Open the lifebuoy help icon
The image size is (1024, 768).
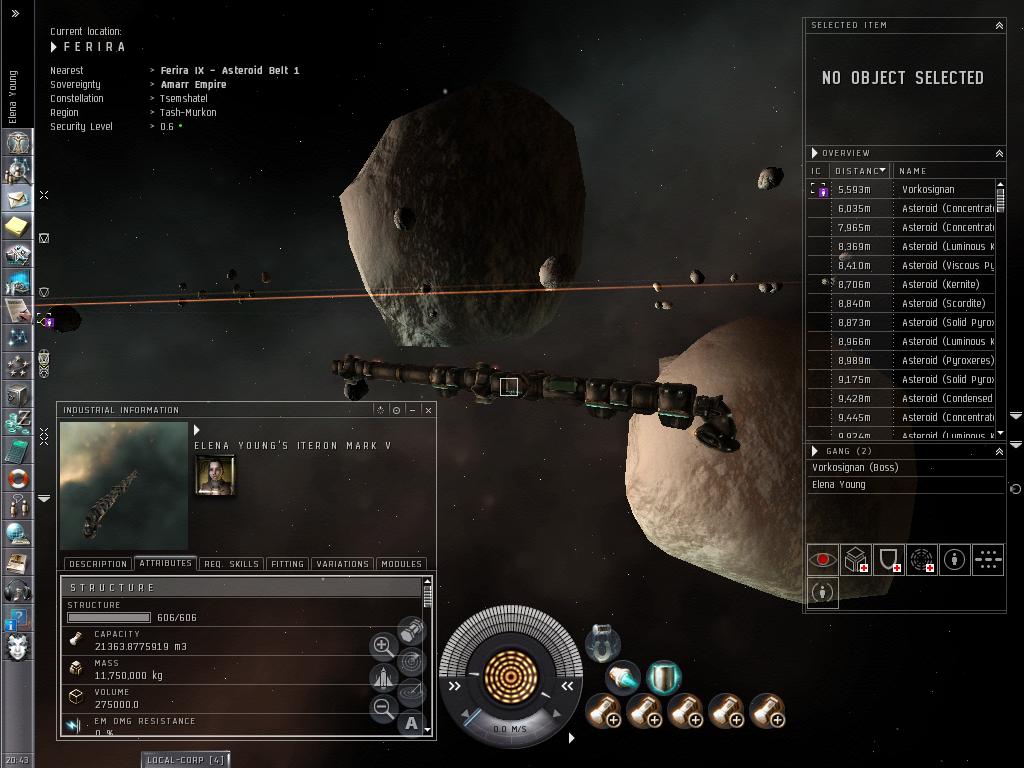coord(16,479)
